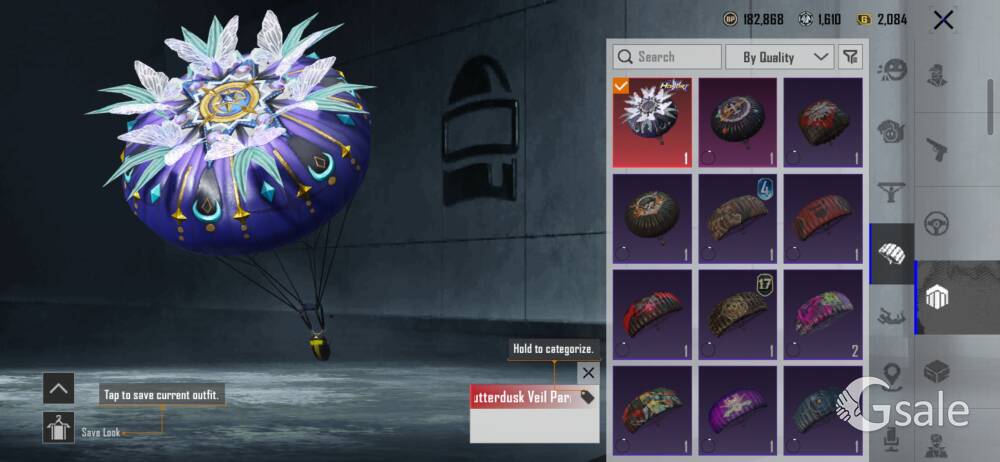Open the By Quality sort dropdown
Screen dimensions: 1000x462
[x=779, y=57]
